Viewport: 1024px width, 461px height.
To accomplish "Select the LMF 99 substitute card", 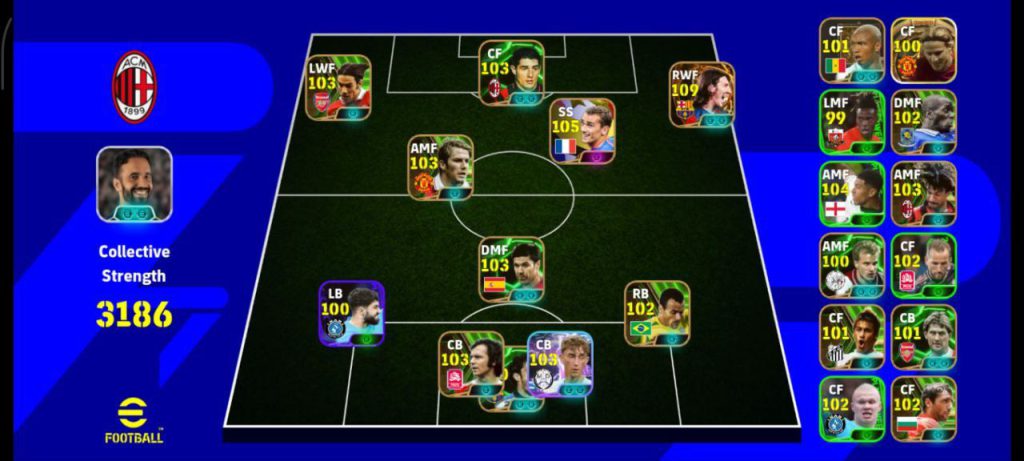I will [852, 122].
